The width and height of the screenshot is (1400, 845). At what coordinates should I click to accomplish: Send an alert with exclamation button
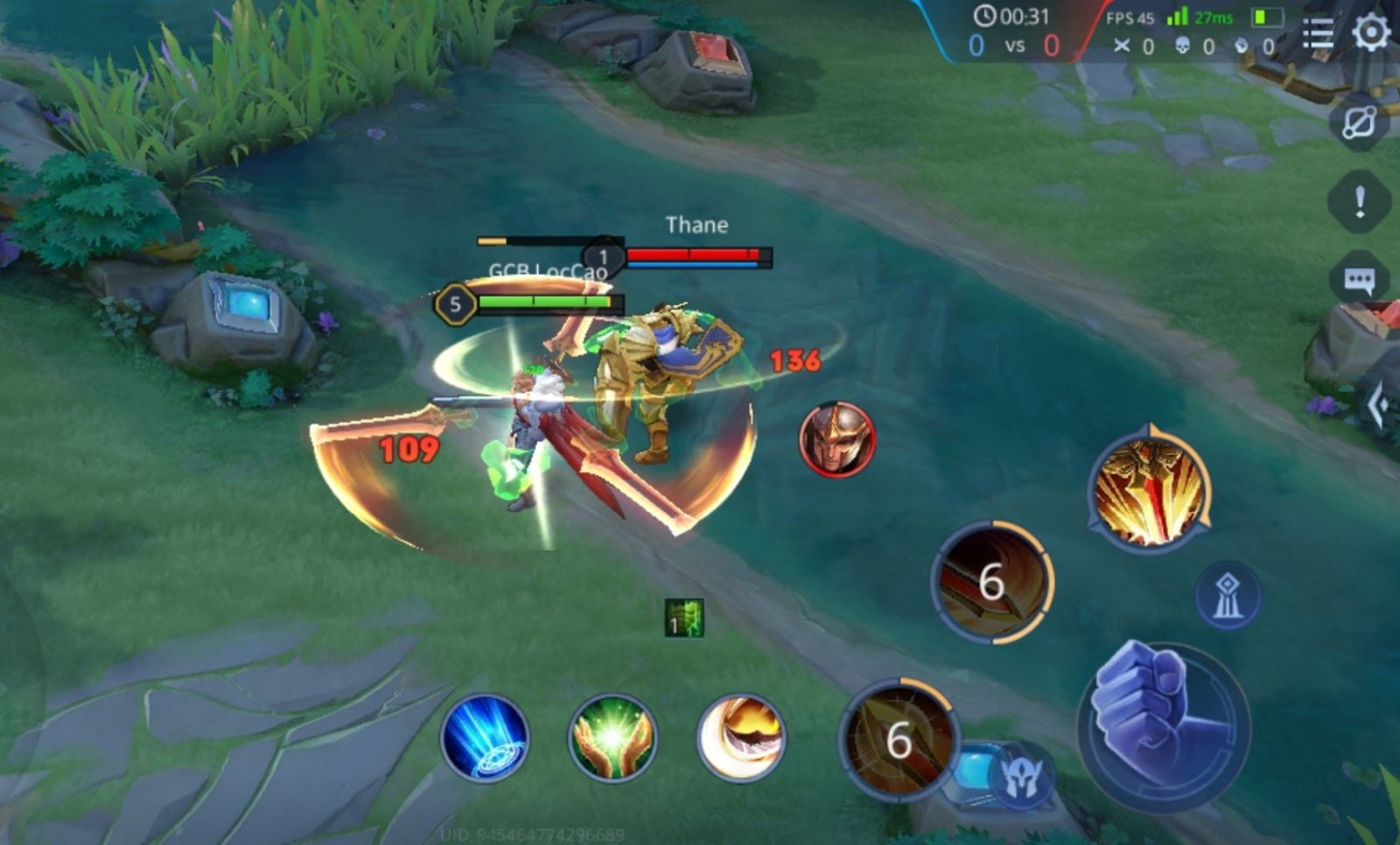click(x=1359, y=202)
